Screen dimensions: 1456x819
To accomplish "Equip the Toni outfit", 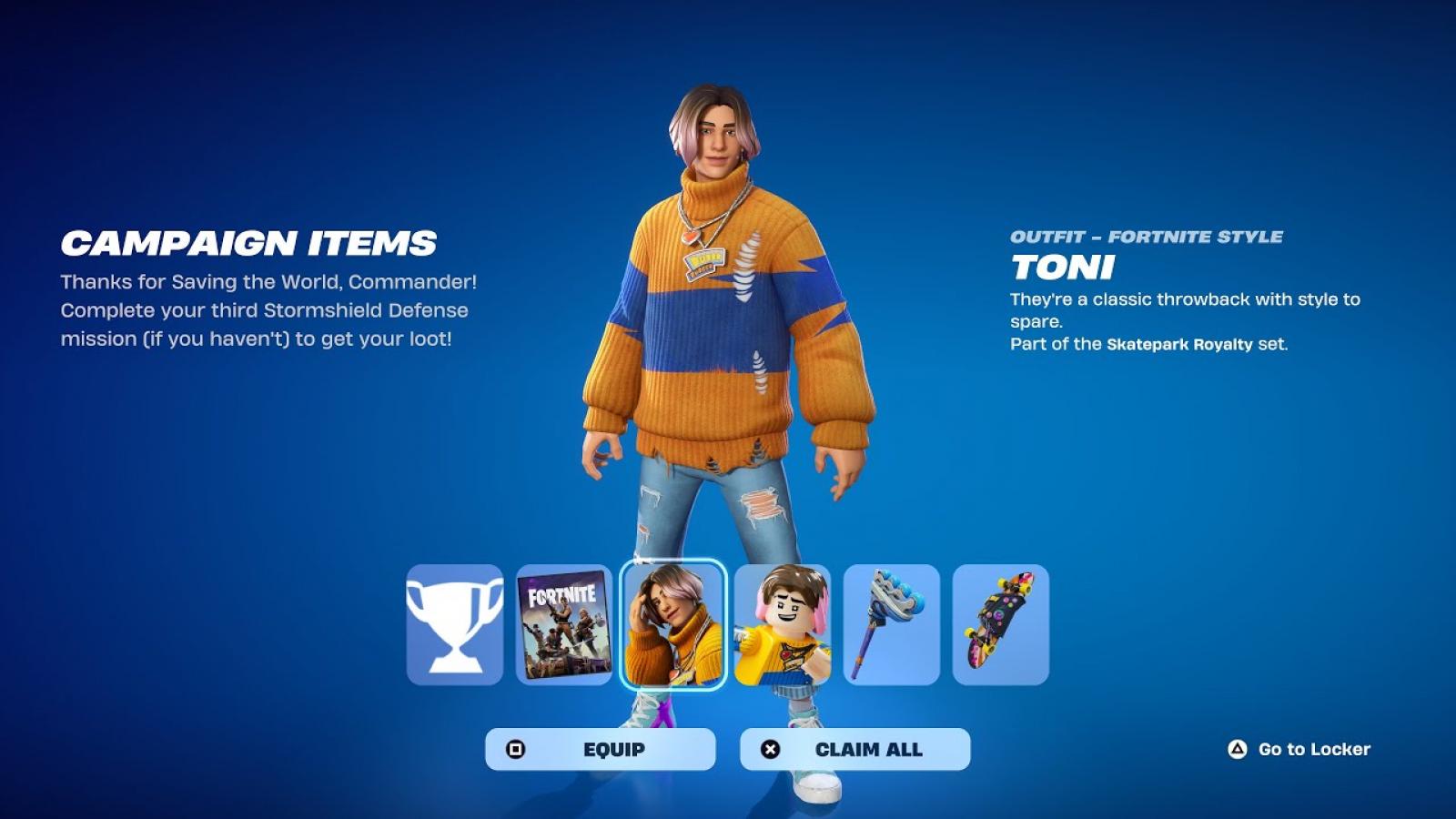I will coord(601,749).
